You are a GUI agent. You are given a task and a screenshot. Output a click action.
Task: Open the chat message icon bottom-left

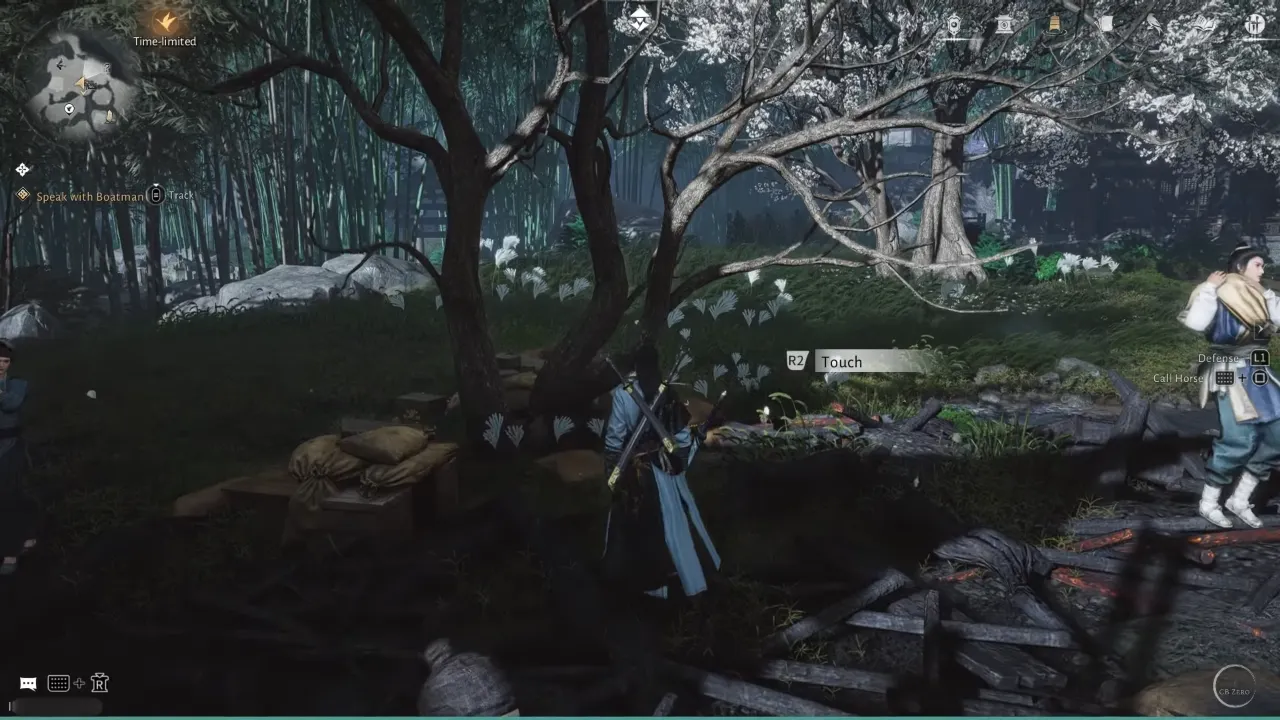click(x=27, y=682)
